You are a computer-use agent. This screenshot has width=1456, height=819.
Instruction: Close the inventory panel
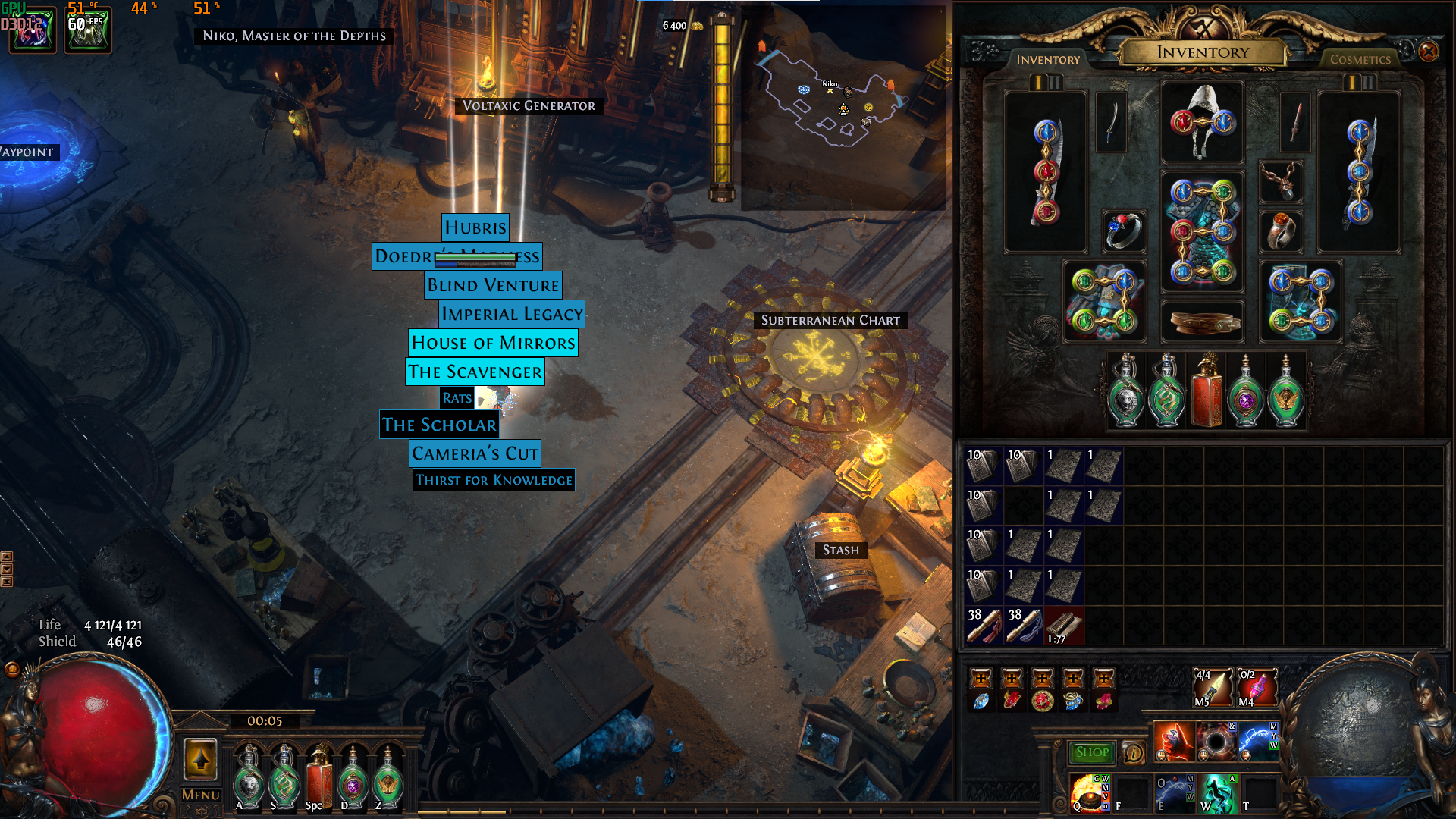click(x=1428, y=52)
